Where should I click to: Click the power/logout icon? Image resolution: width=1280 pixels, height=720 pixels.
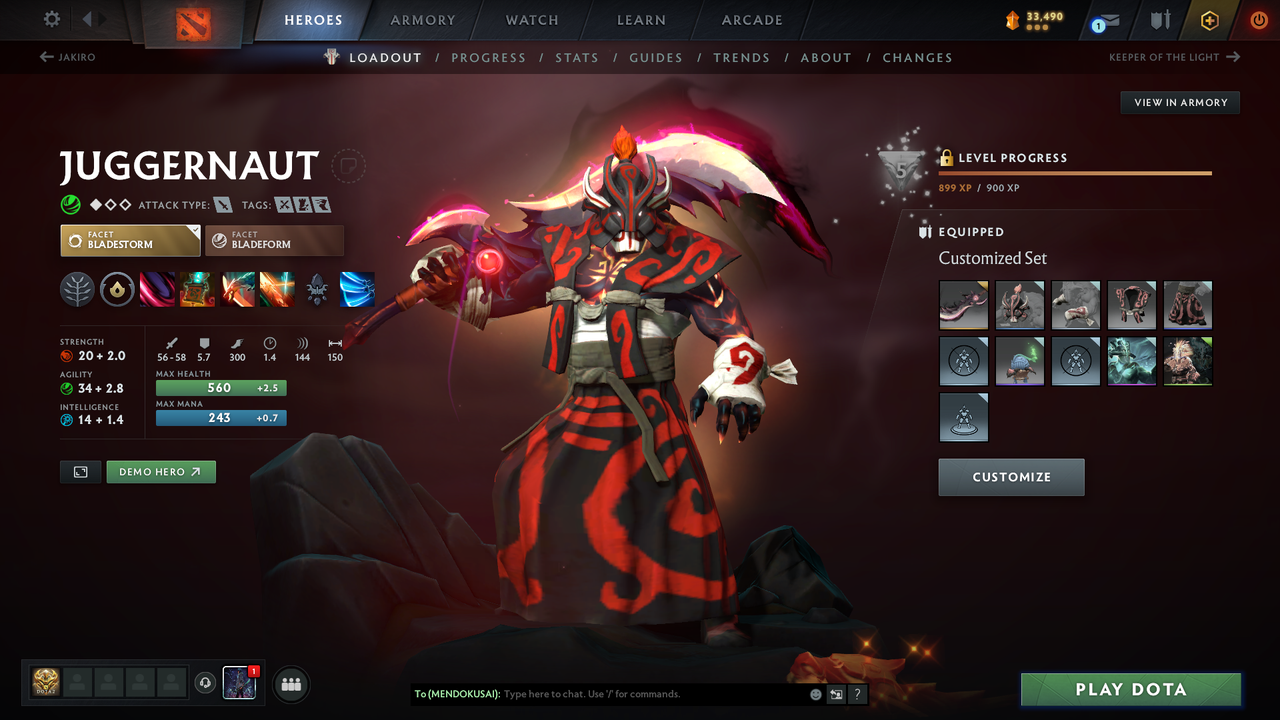pyautogui.click(x=1257, y=20)
